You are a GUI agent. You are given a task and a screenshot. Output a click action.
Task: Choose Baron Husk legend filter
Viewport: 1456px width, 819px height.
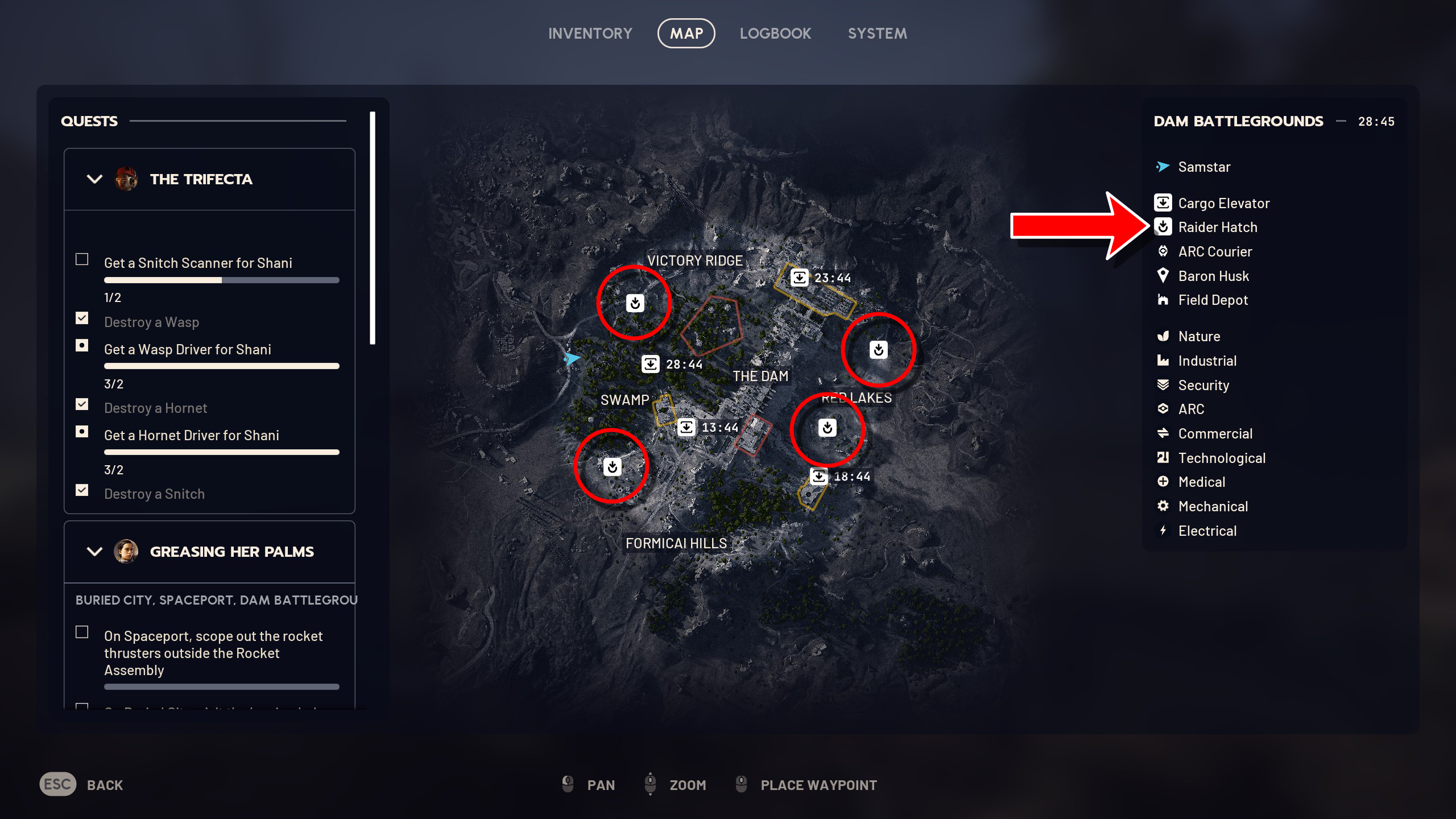coord(1213,276)
